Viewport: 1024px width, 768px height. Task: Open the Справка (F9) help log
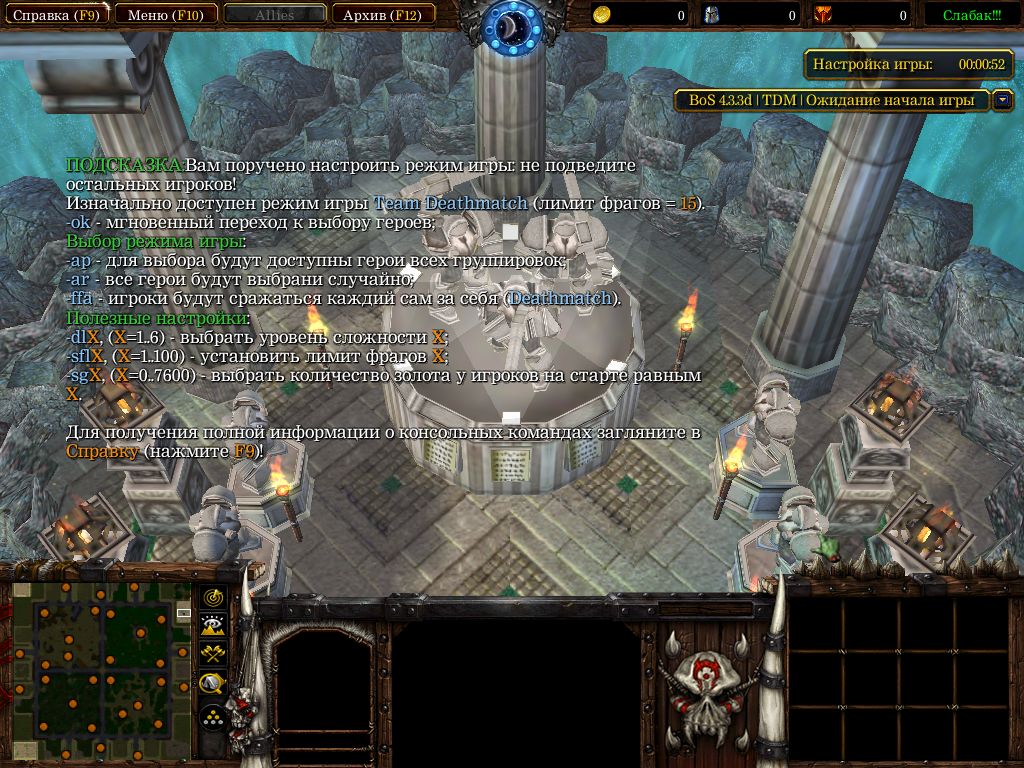click(x=55, y=15)
